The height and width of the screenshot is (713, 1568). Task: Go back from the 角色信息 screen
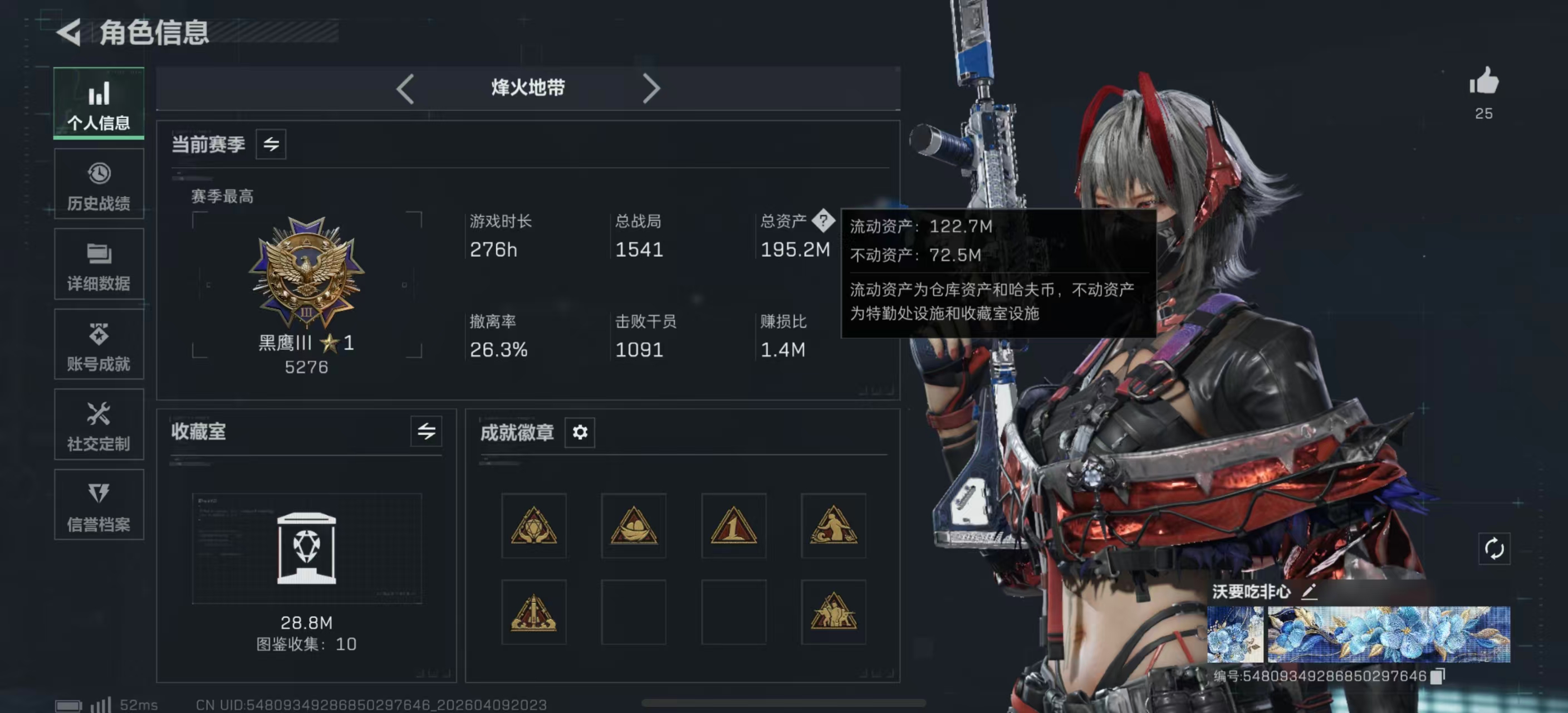[70, 32]
